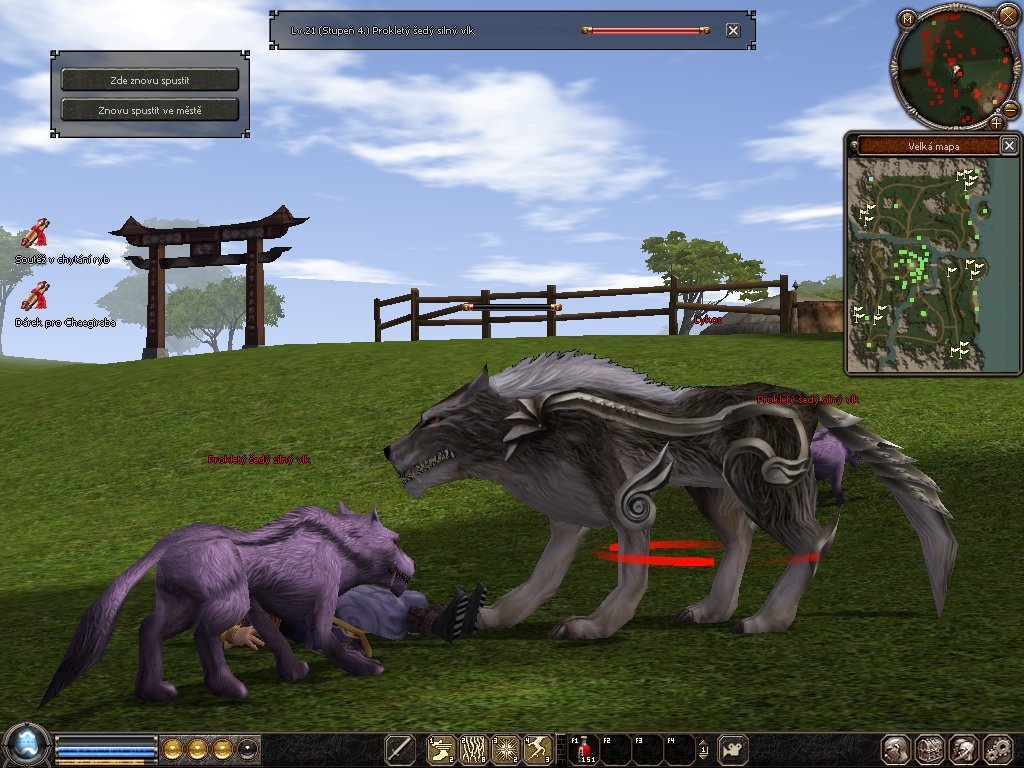This screenshot has width=1024, height=768.
Task: Select the sword attack button on the hotbar
Action: [x=400, y=749]
